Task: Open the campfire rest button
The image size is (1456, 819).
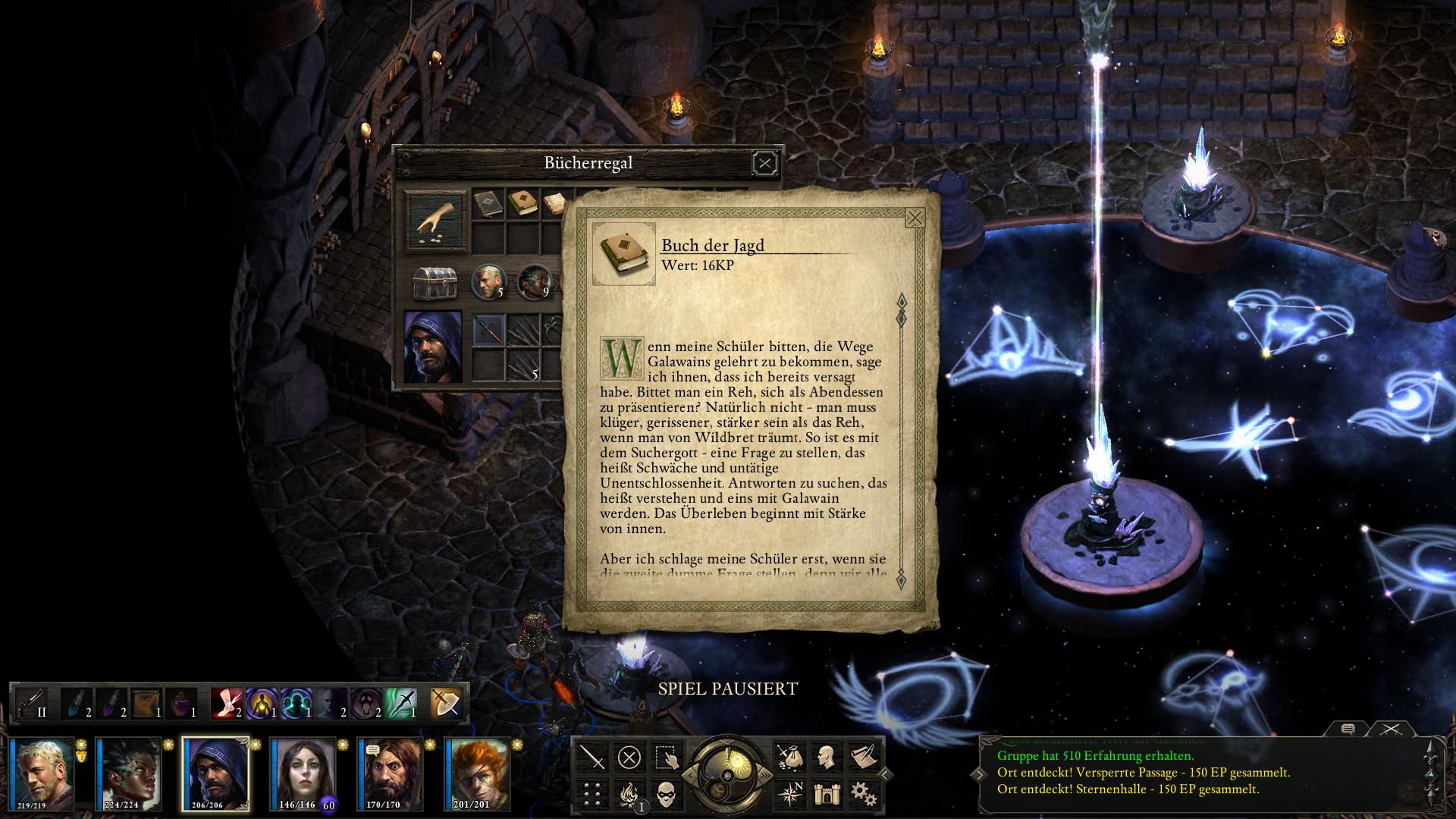Action: coord(629,795)
